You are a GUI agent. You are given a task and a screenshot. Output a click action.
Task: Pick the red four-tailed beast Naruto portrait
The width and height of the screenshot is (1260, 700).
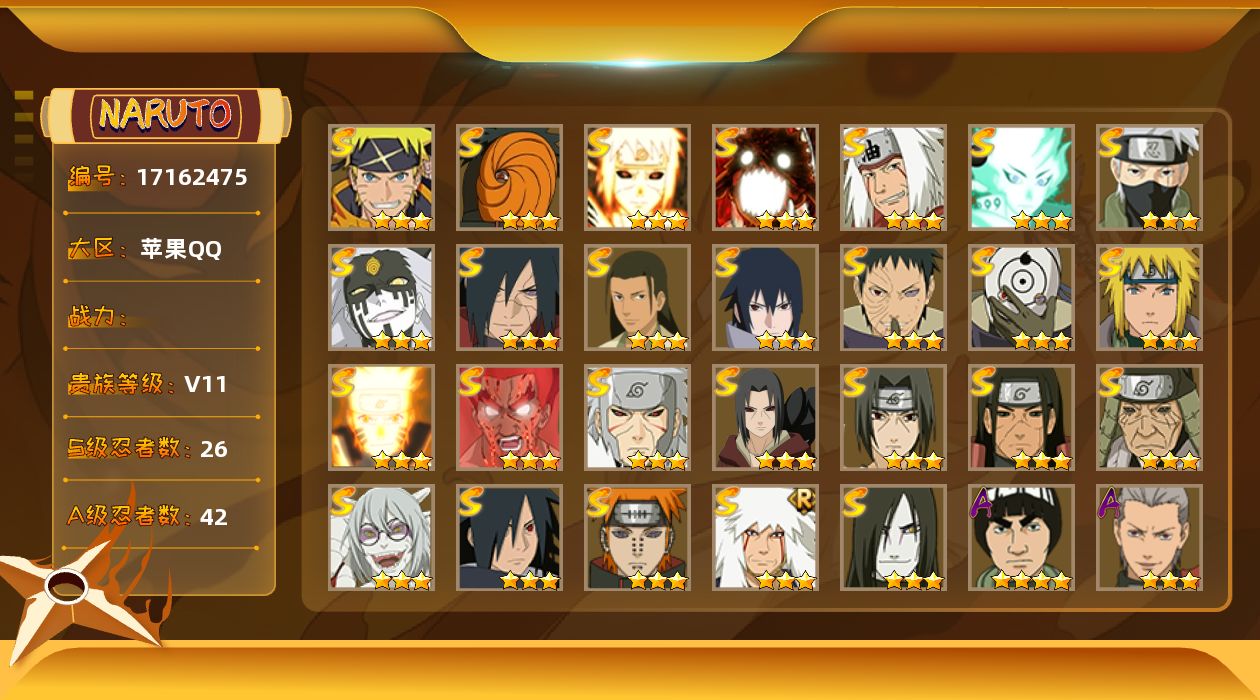tap(765, 177)
